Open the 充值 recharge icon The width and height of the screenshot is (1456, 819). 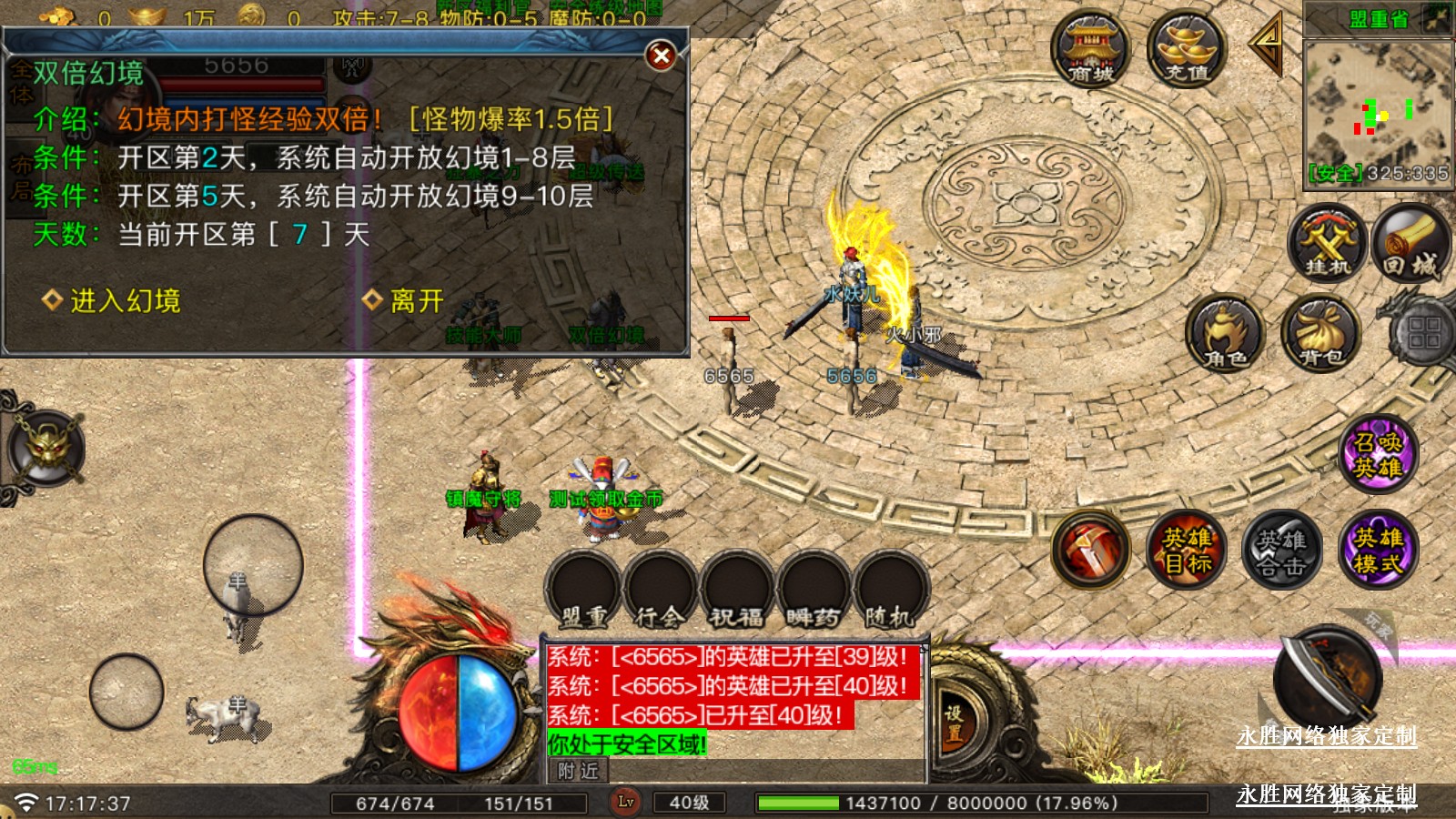1186,50
